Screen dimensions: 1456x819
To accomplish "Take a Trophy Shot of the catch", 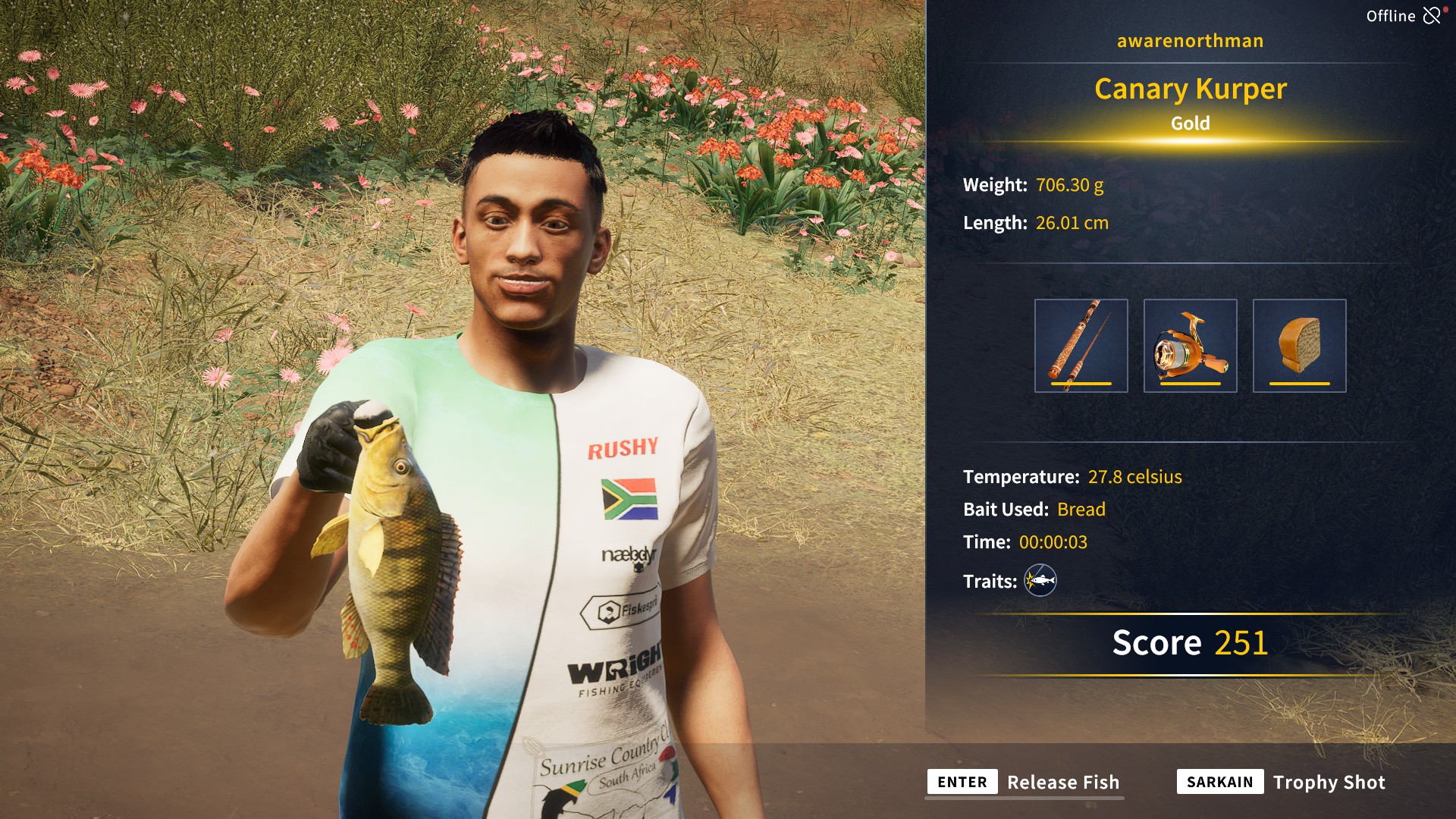I will point(1329,782).
